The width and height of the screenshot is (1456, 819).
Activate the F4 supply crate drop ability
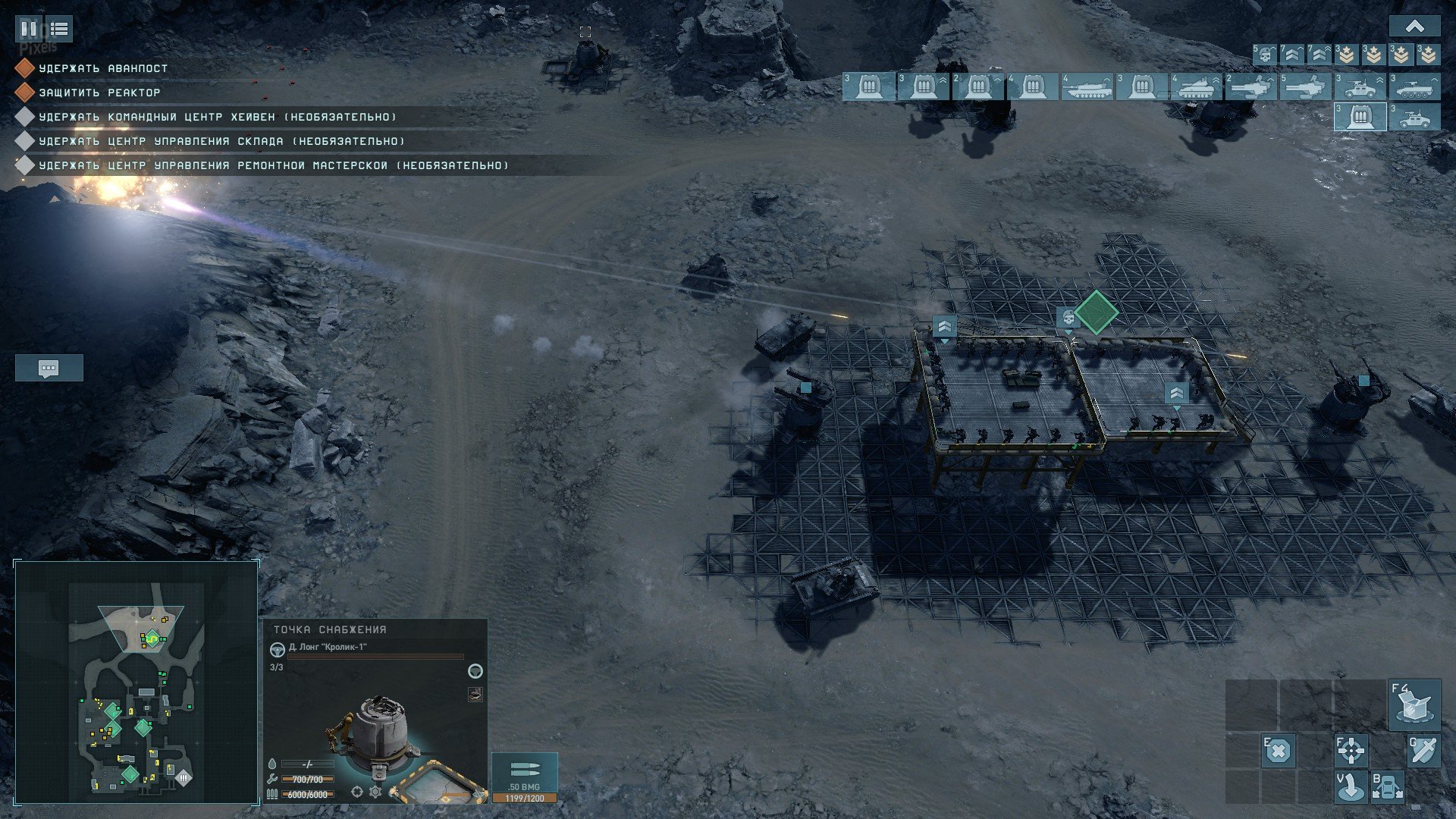(x=1414, y=704)
